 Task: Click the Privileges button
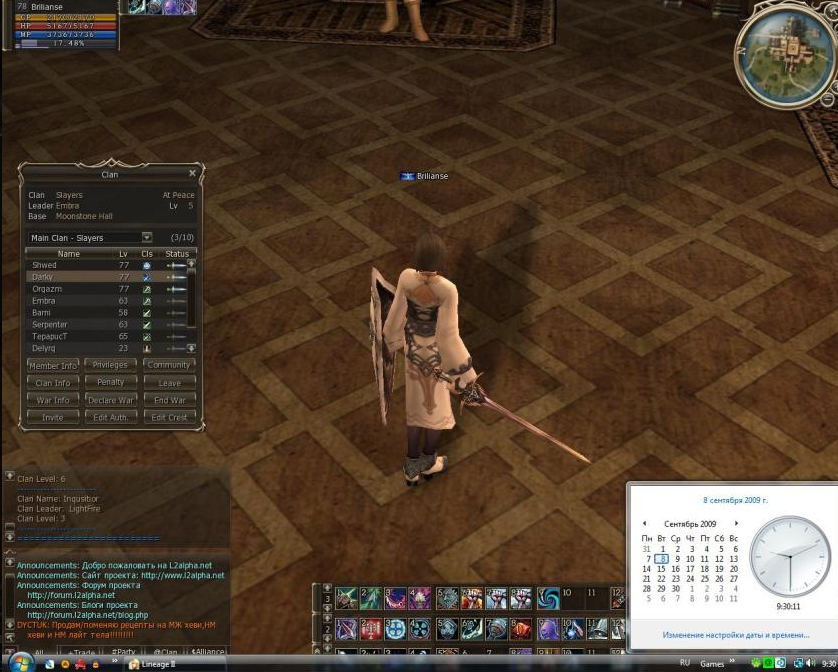pos(110,365)
